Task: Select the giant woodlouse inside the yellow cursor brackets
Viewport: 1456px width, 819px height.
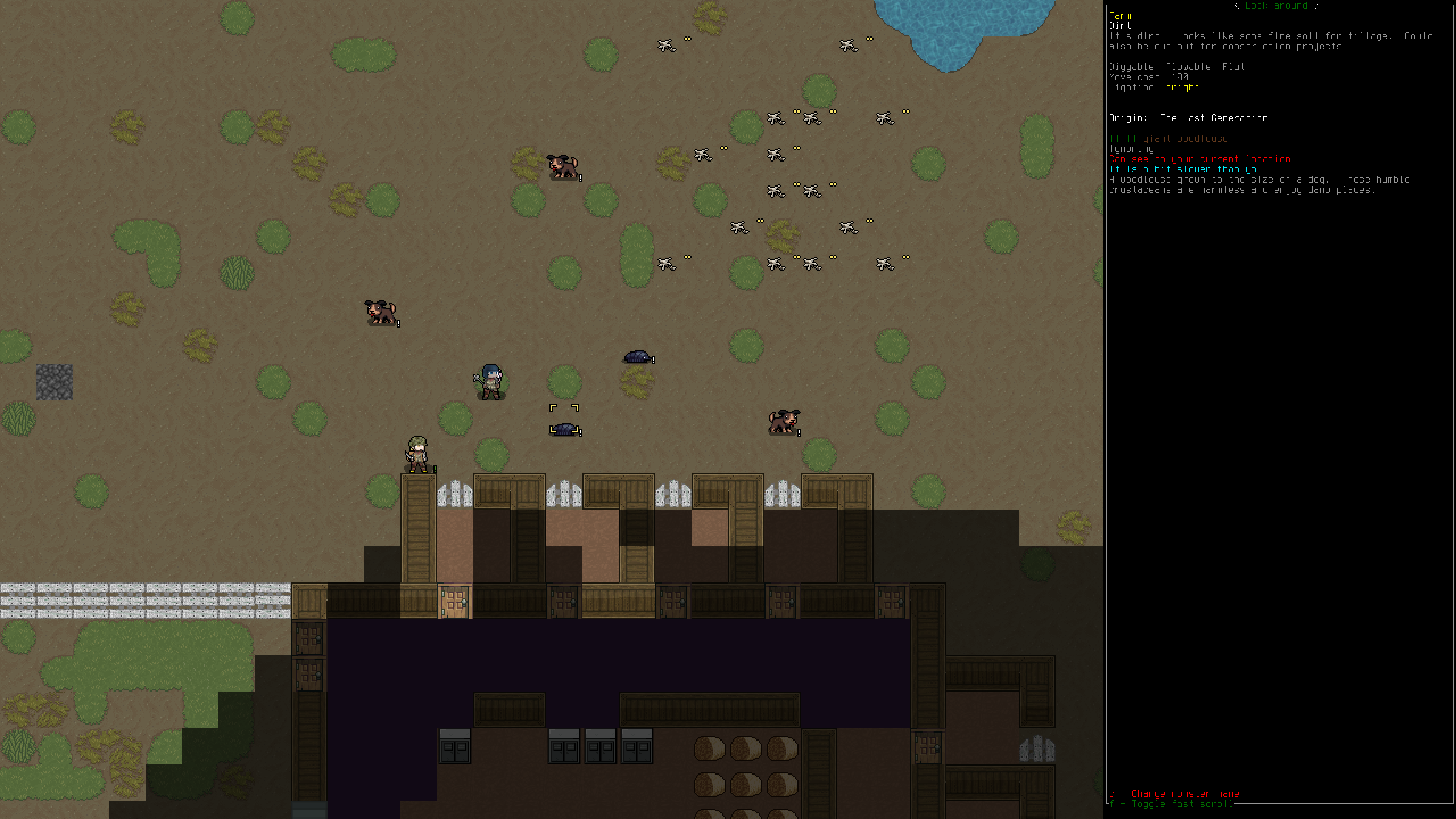Action: 564,428
